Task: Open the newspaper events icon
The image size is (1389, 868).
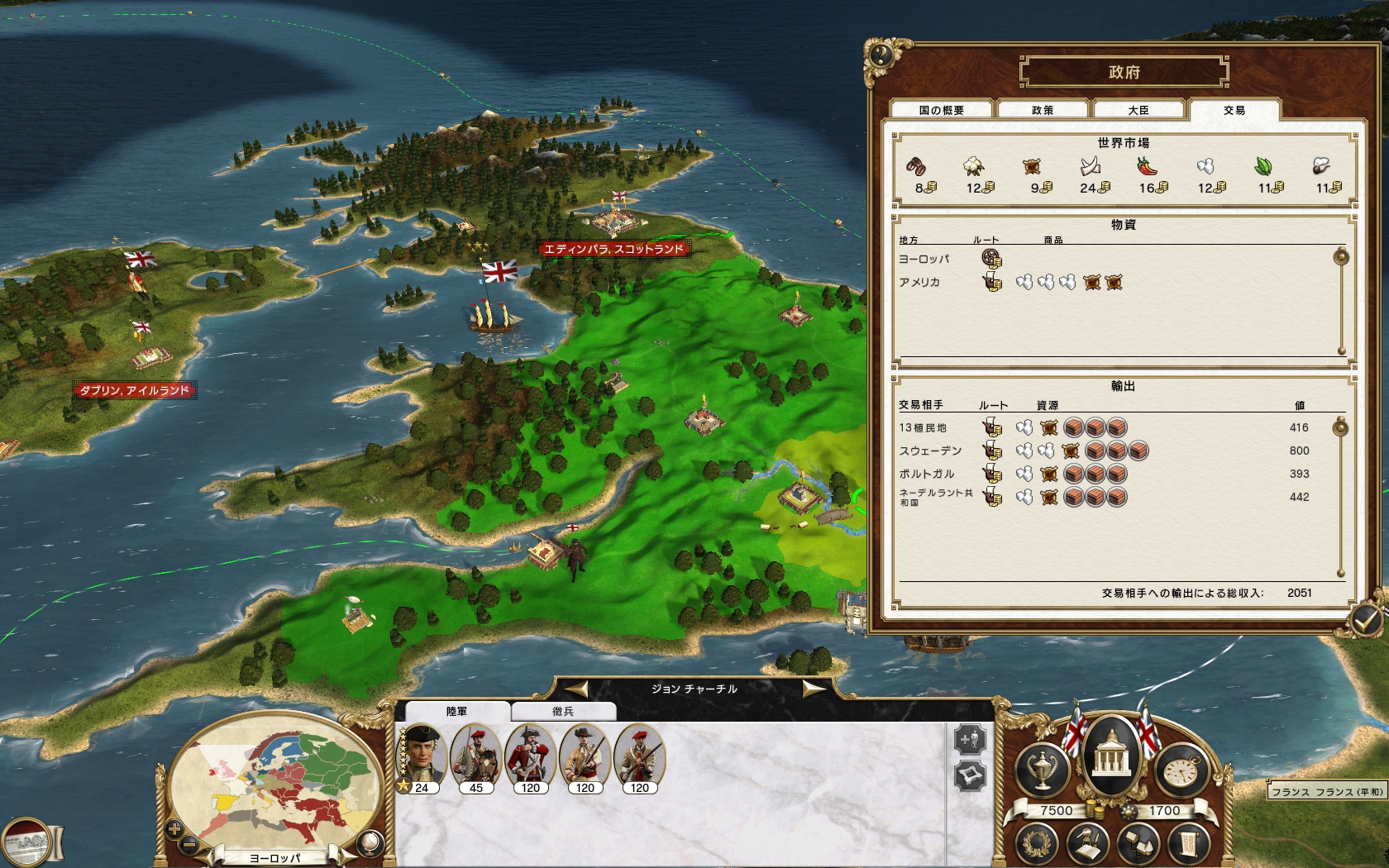Action: (26, 843)
